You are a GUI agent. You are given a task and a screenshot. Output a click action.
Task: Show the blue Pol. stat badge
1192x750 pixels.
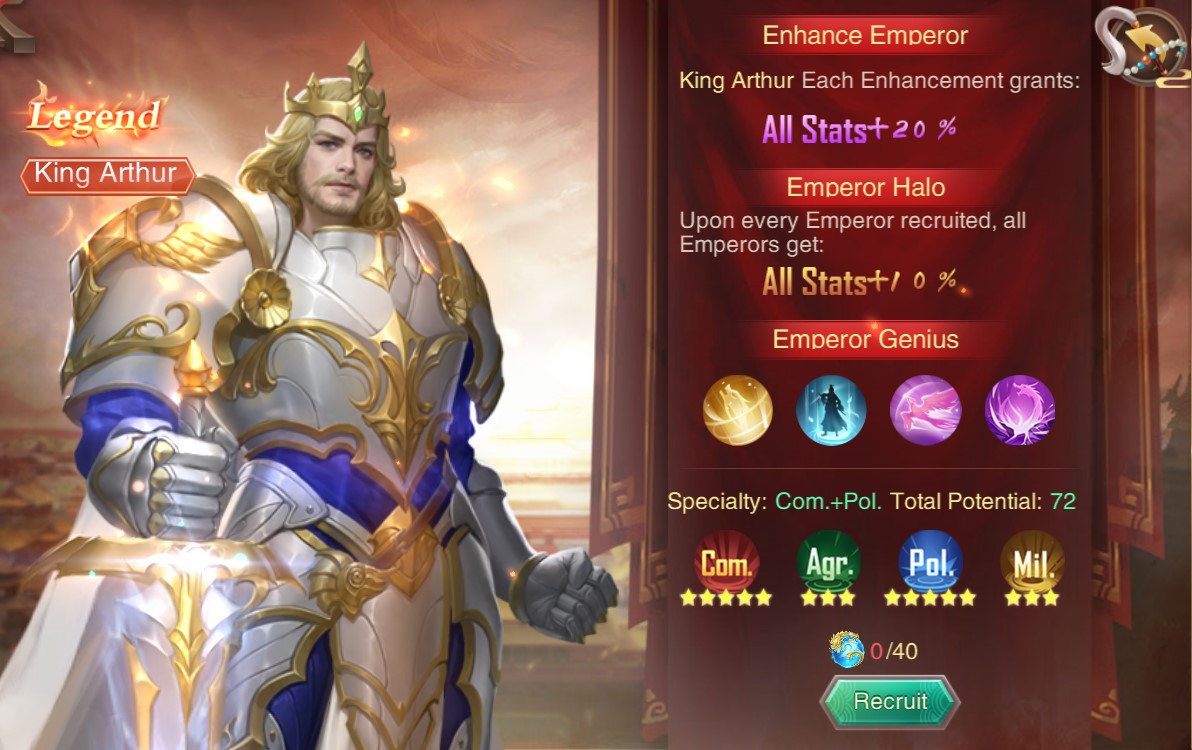pos(930,562)
